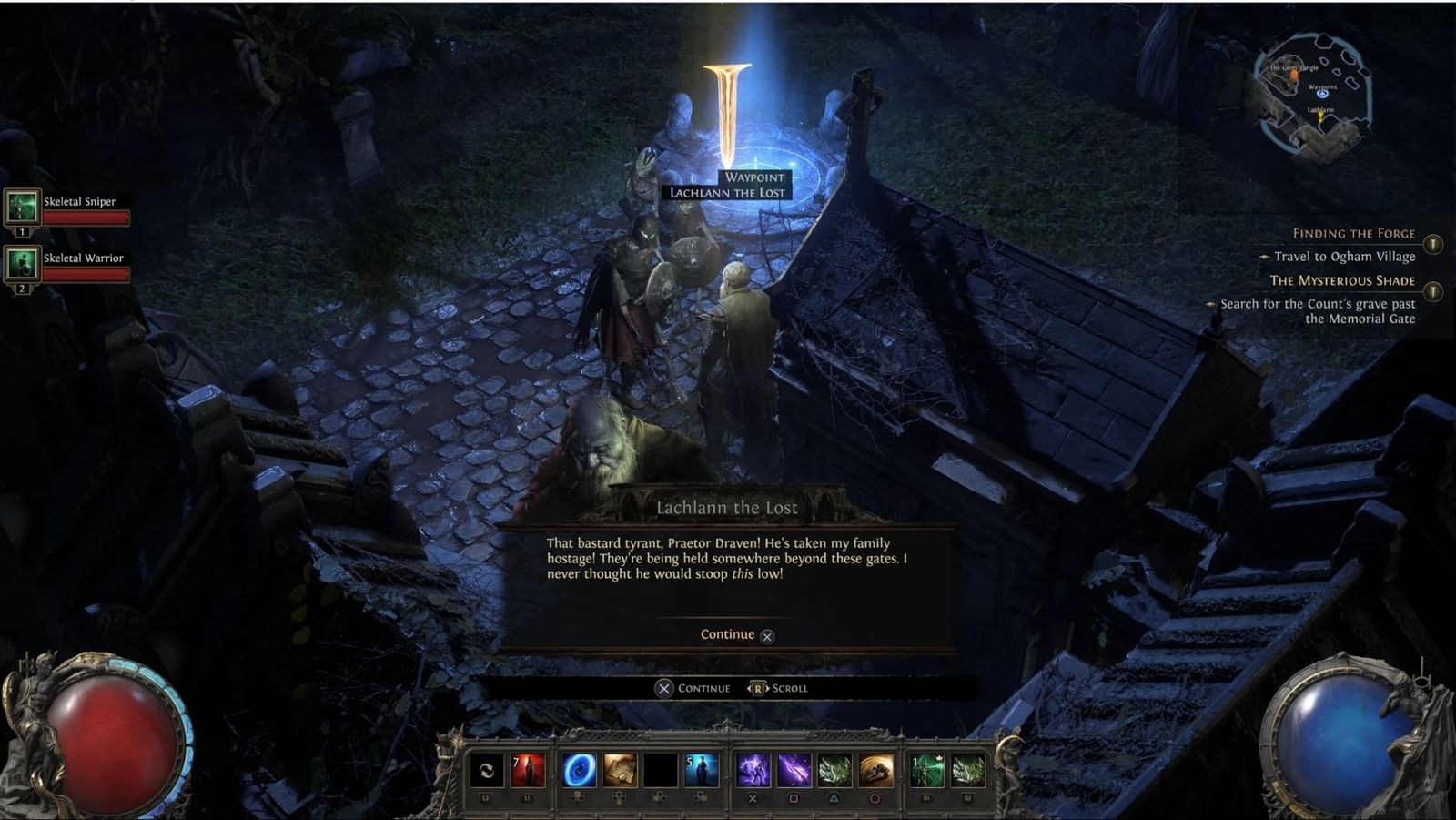Click Skeletal Sniper's portrait
1456x820 pixels.
(x=22, y=207)
